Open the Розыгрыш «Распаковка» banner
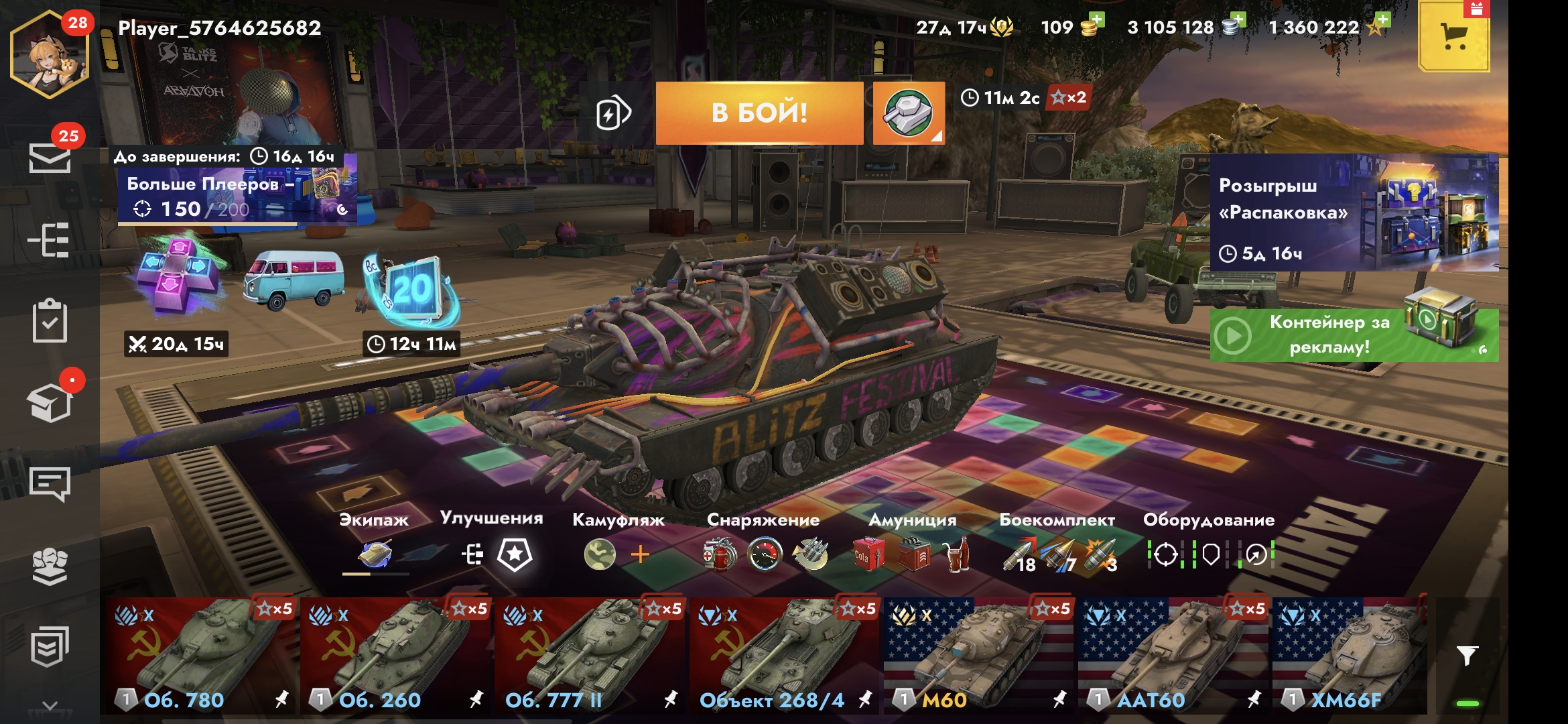This screenshot has width=1568, height=724. 1354,213
